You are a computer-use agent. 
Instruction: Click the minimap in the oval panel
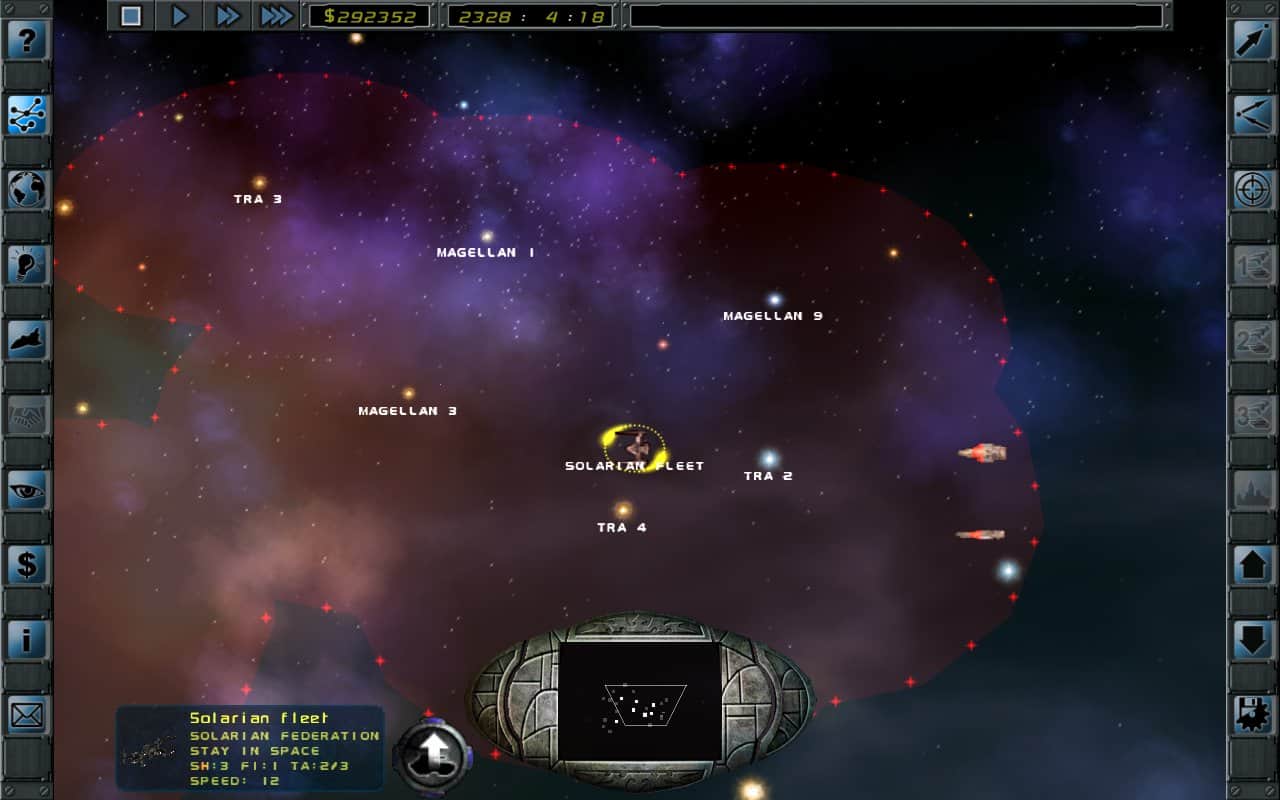(640, 701)
